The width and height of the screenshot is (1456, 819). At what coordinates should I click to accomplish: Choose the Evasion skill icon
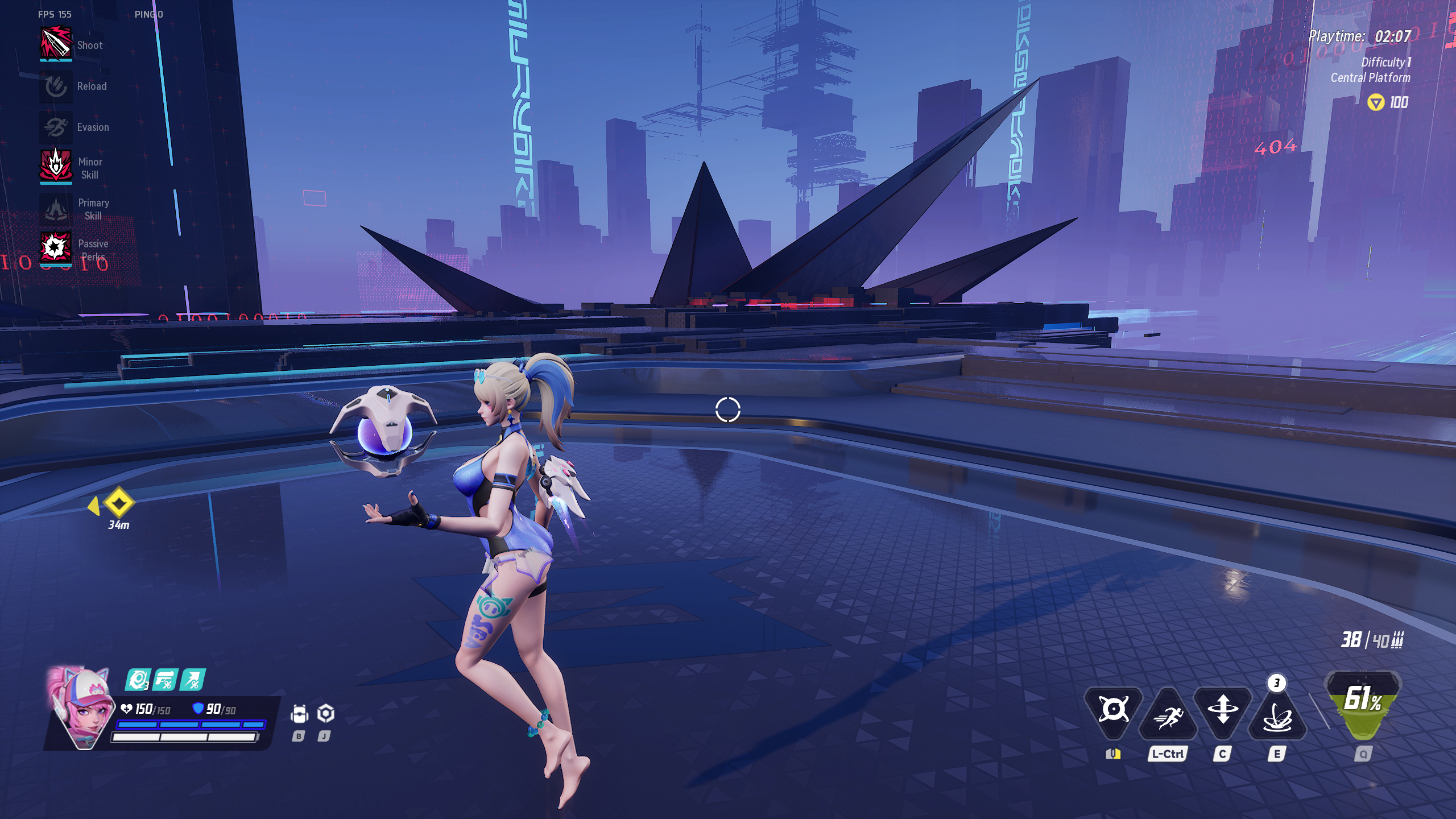click(x=56, y=127)
